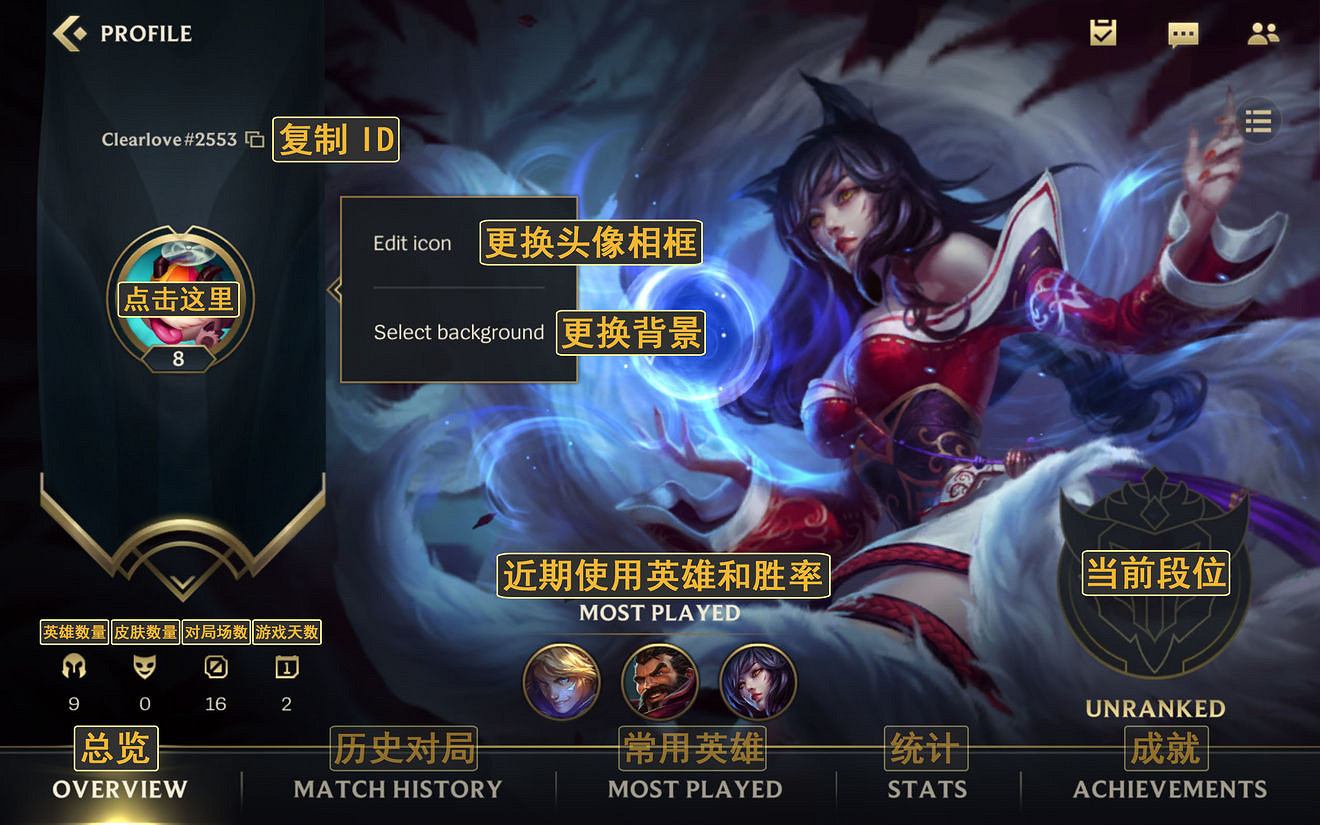Click the skins mask icon showing 0
Screen dimensions: 1320x825
tap(144, 667)
